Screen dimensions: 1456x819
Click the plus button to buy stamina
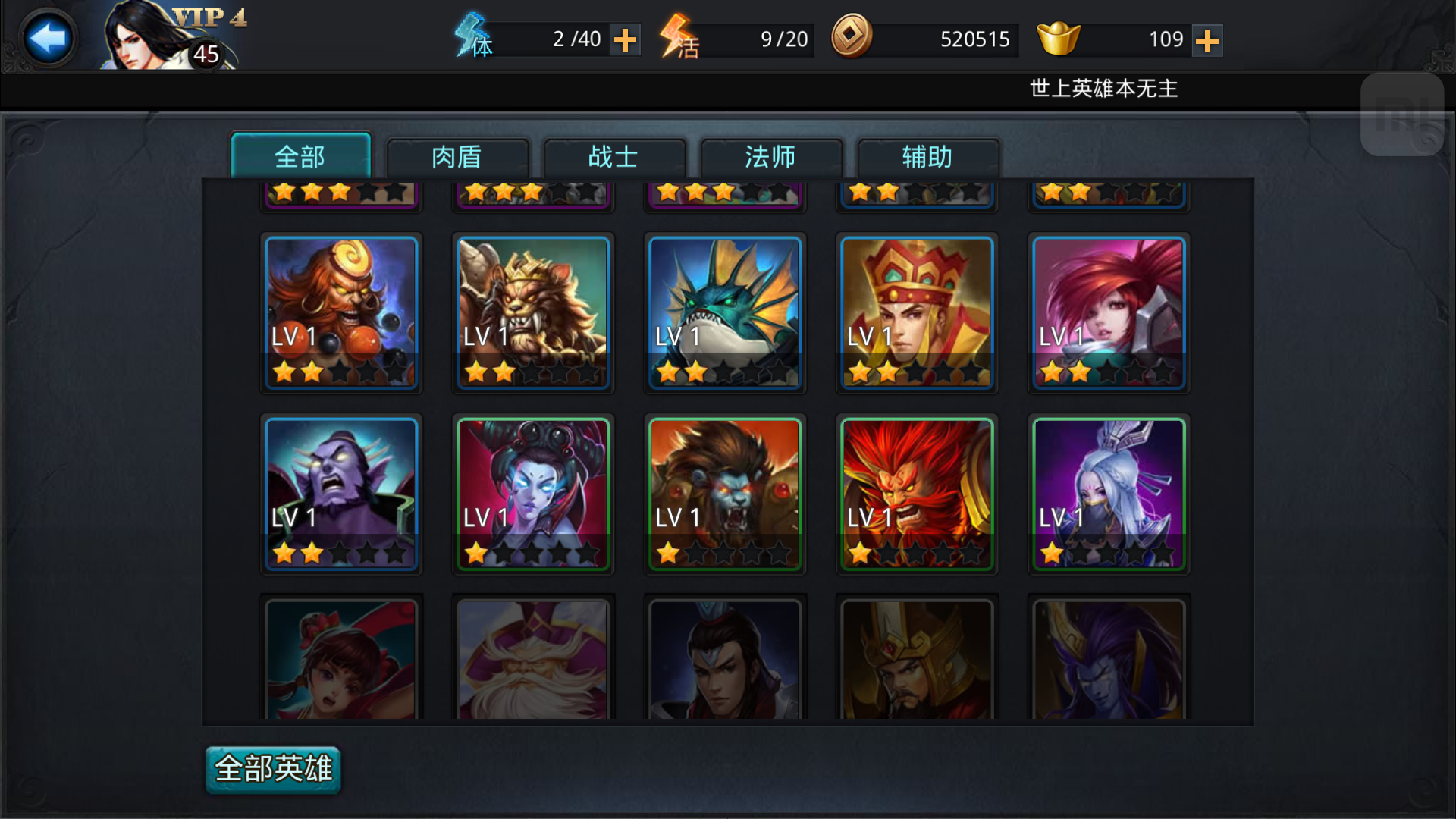(x=626, y=39)
